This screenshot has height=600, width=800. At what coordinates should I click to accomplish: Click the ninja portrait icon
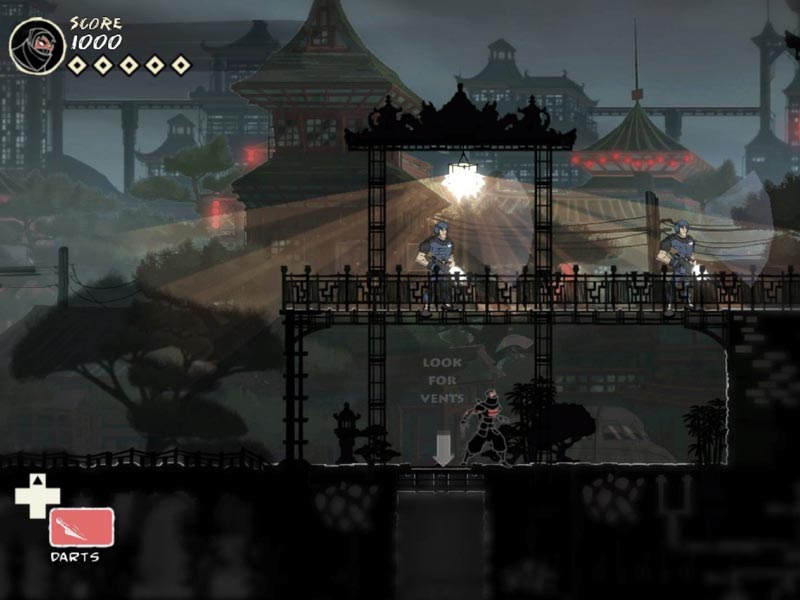pos(37,45)
